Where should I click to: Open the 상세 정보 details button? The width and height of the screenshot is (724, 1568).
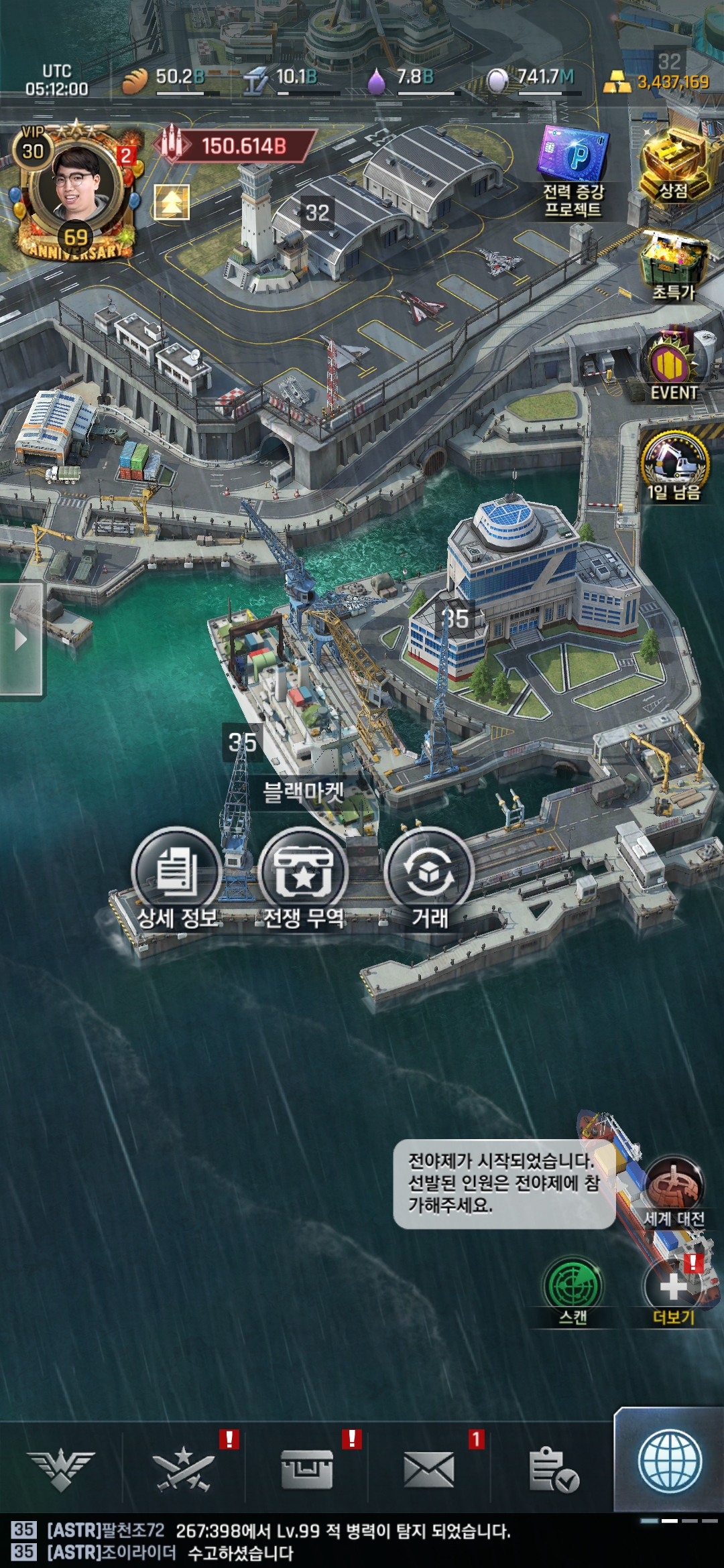point(177,872)
